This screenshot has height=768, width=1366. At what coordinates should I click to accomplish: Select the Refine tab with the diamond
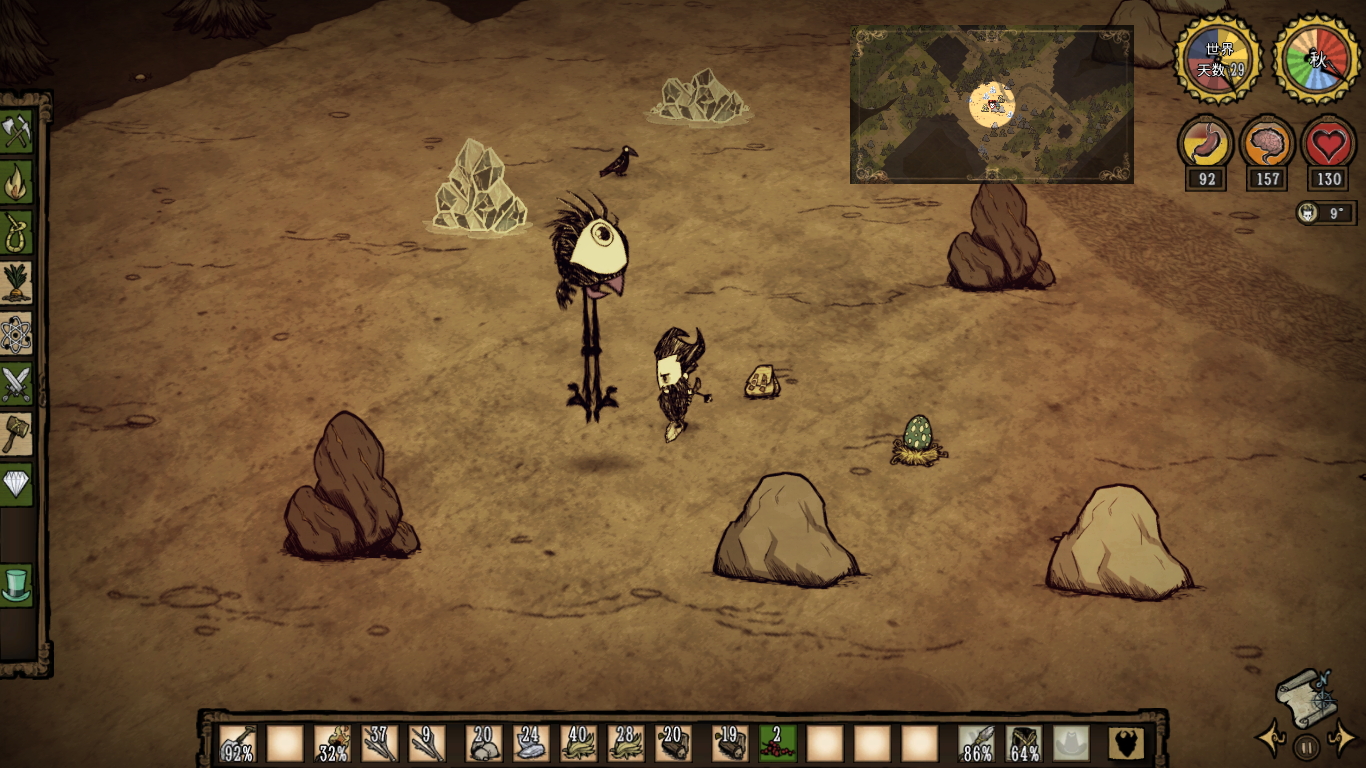tap(17, 485)
